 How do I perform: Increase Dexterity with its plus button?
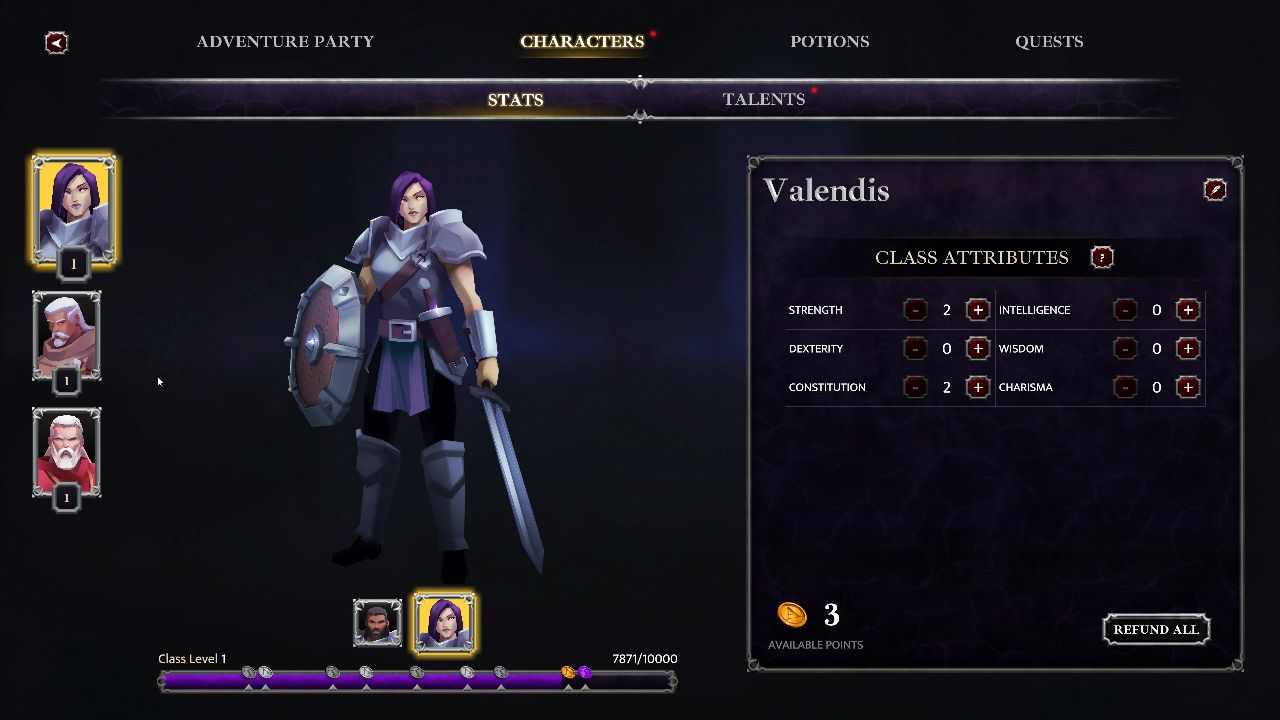point(978,348)
